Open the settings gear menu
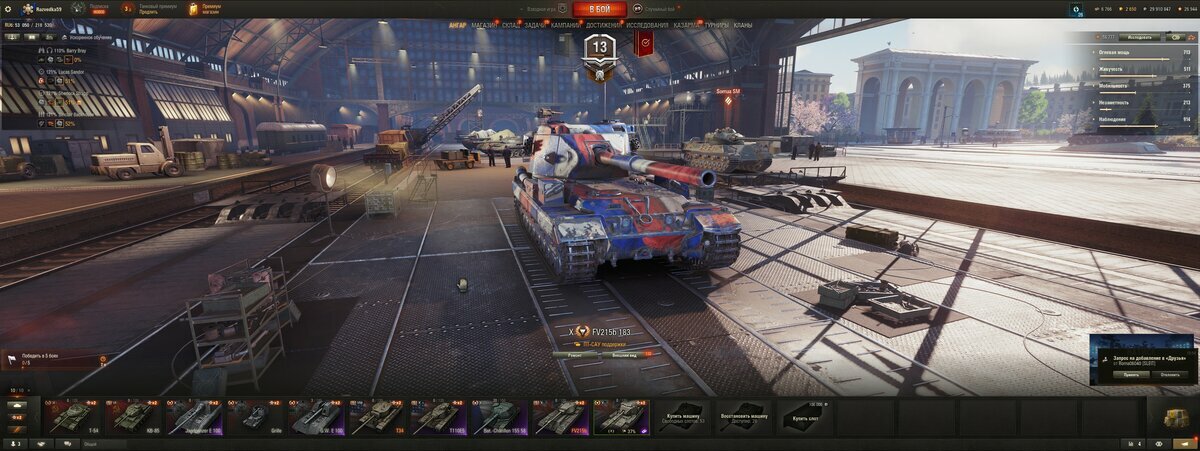1200x451 pixels. pyautogui.click(x=9, y=8)
